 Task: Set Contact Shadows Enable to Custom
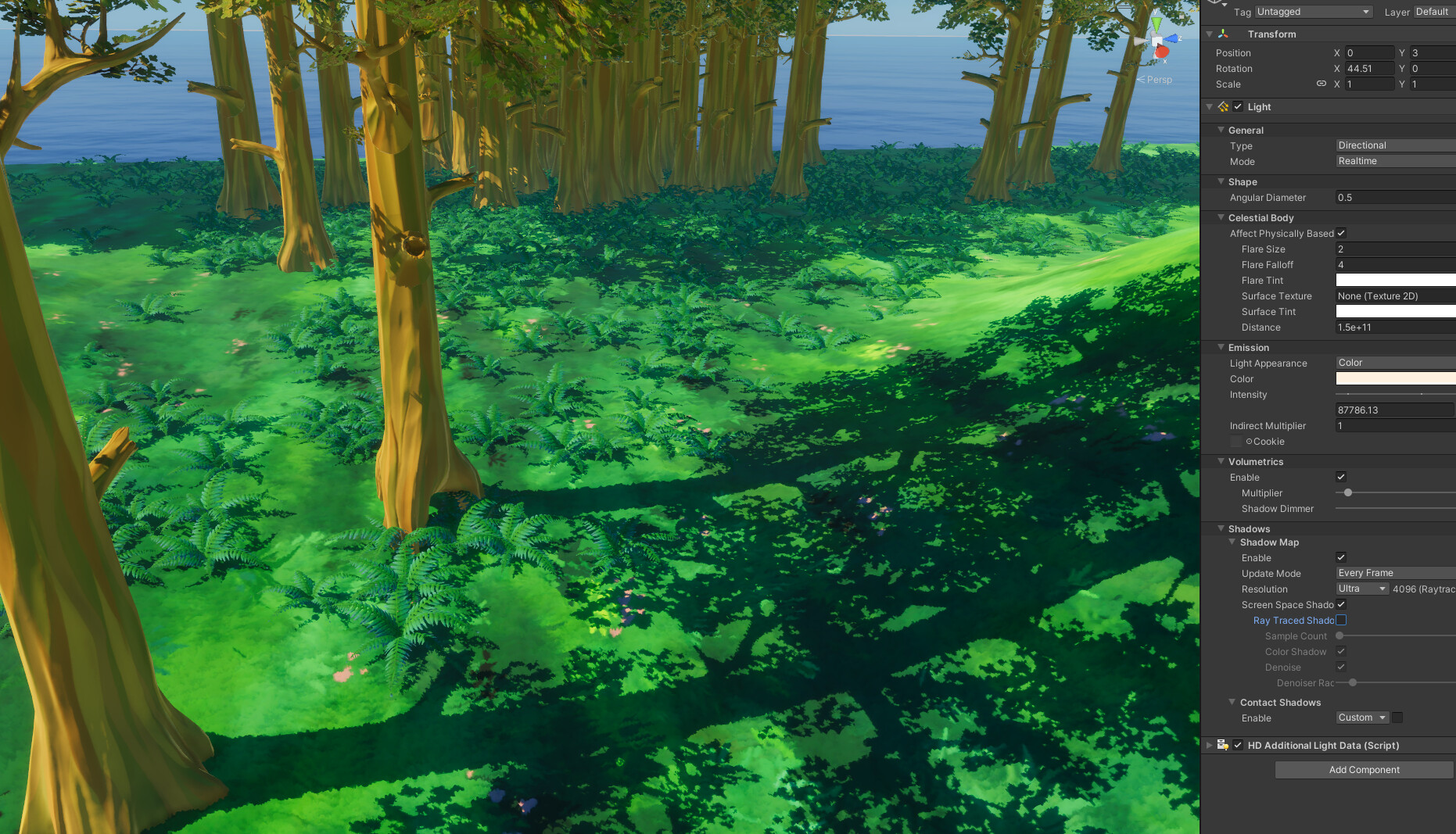[x=1361, y=717]
